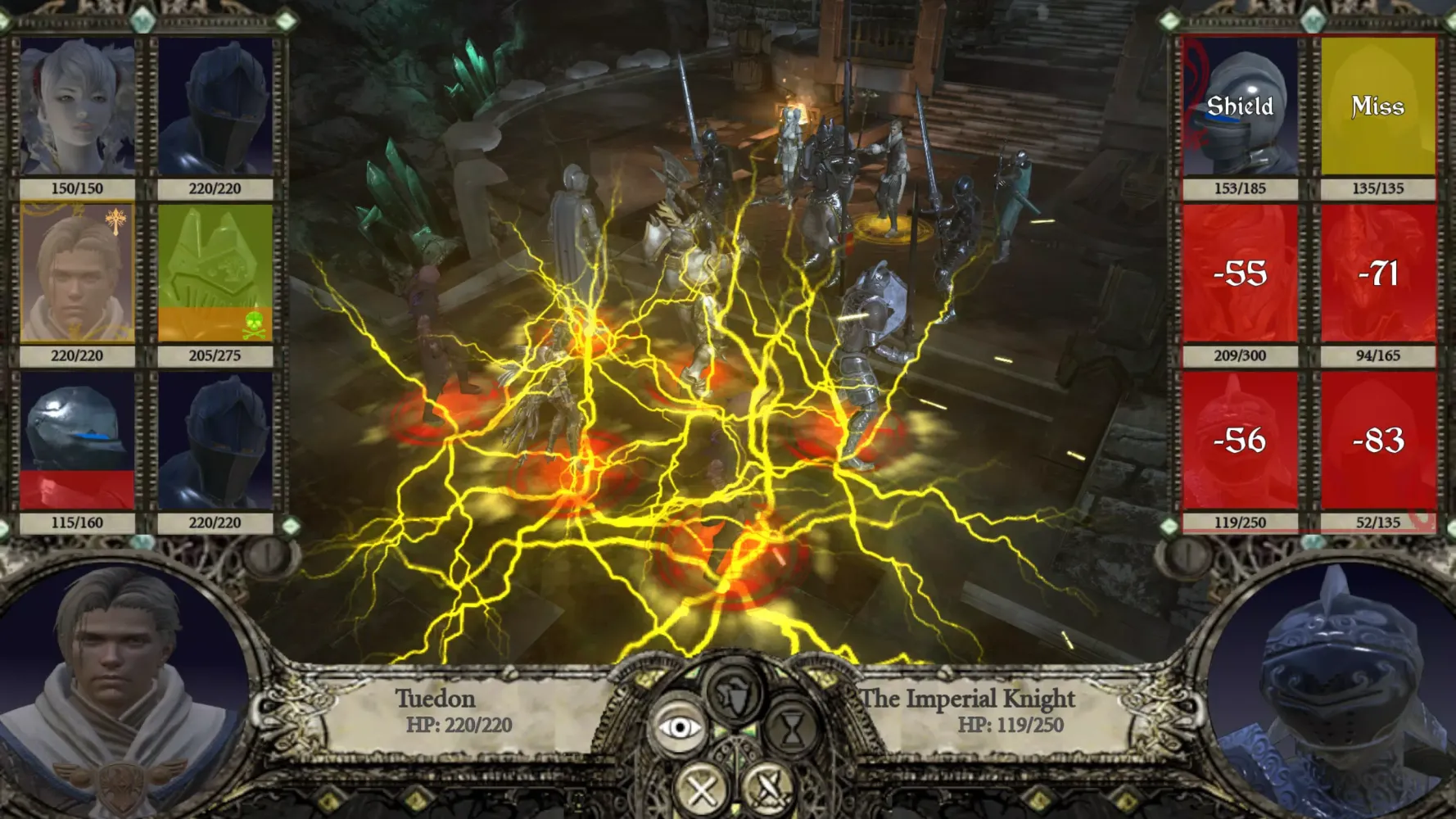Target the enemy tile showing -55 damage

[1240, 274]
